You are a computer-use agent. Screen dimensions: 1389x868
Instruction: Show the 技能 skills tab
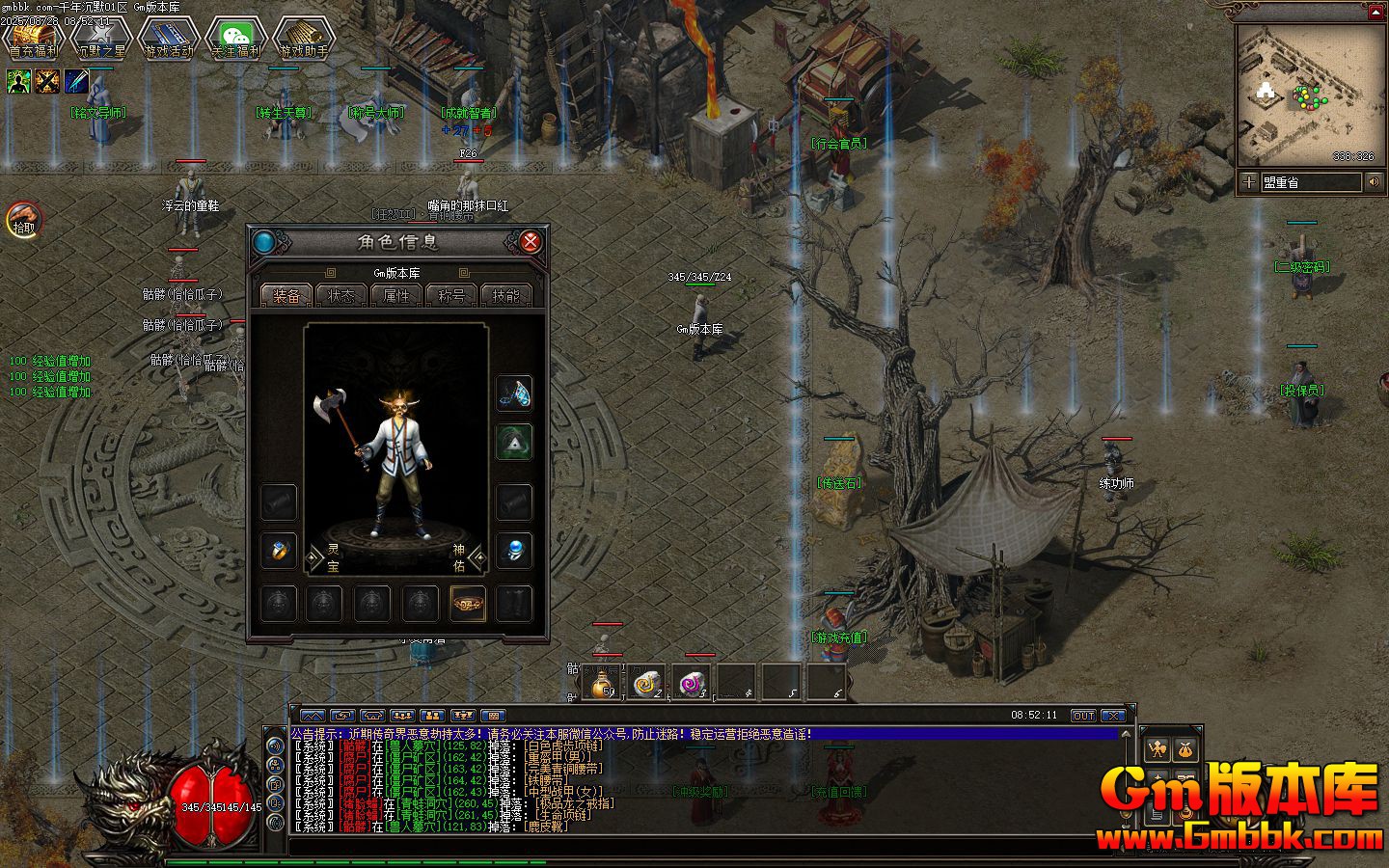[x=505, y=296]
